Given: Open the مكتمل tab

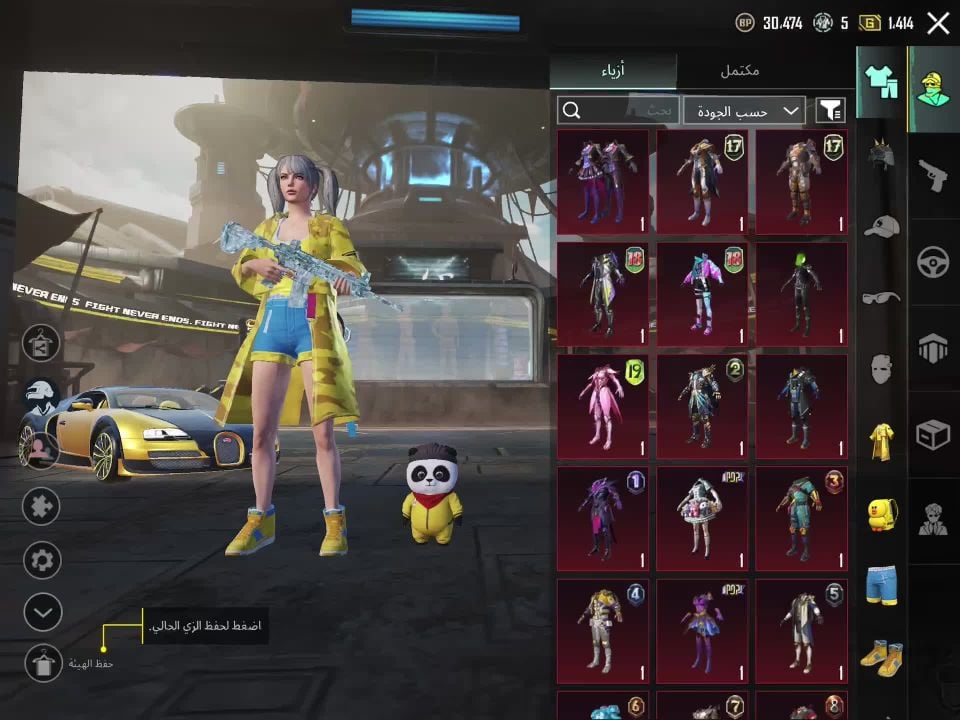Looking at the screenshot, I should pos(740,71).
